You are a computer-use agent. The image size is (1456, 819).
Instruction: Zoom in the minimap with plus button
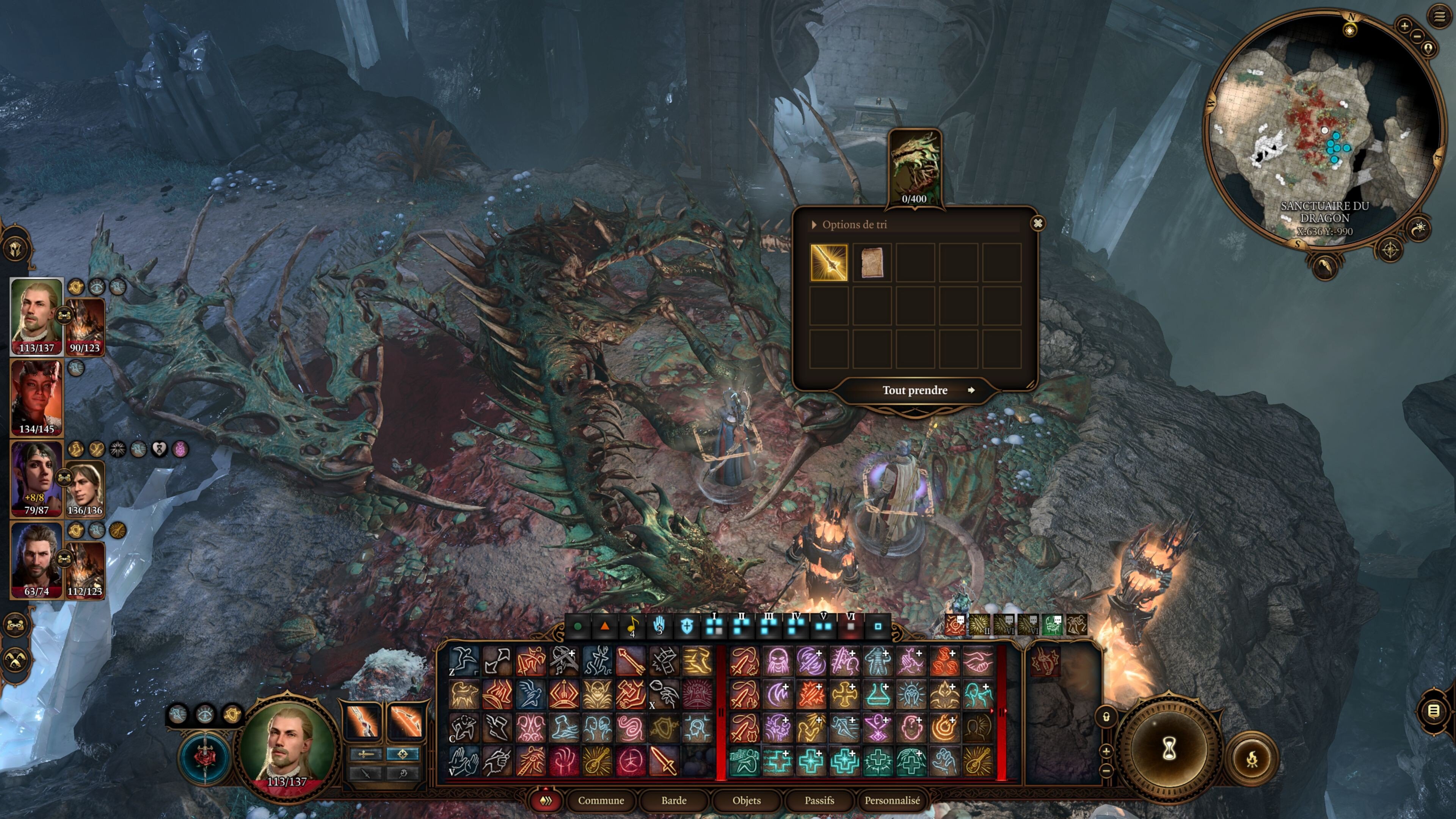pyautogui.click(x=1404, y=25)
